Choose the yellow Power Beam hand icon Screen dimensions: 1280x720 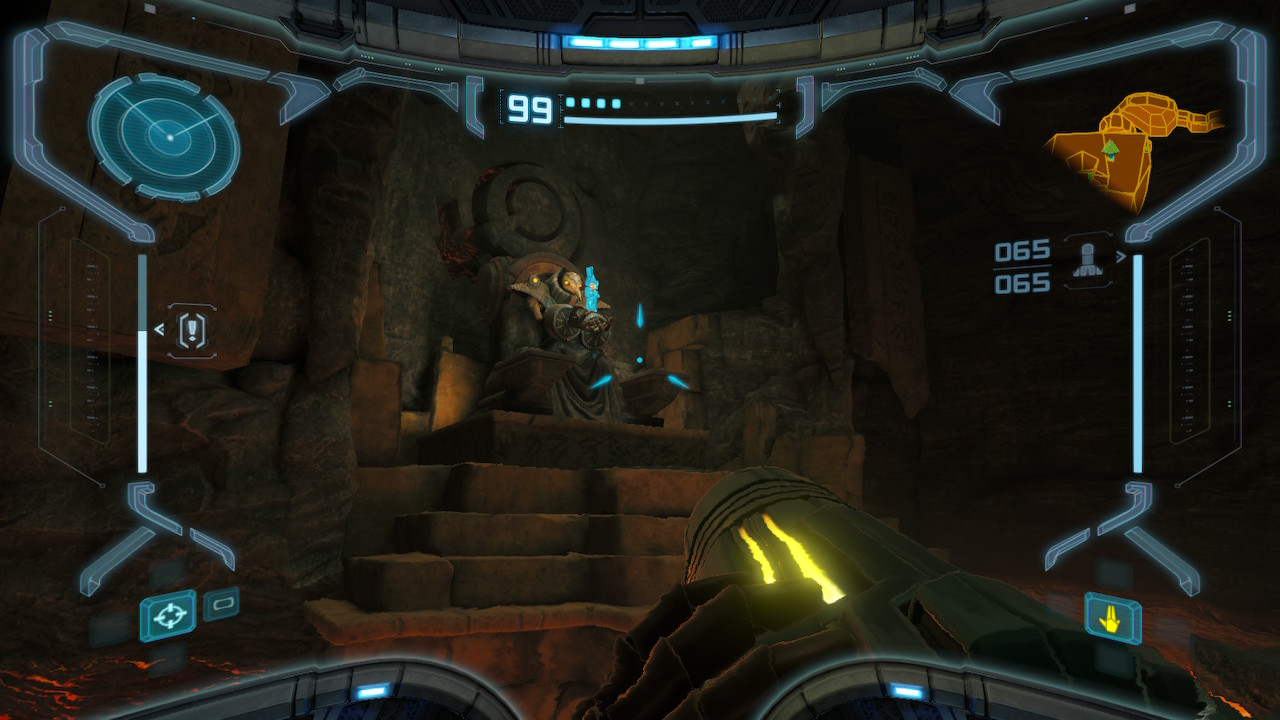coord(1112,618)
